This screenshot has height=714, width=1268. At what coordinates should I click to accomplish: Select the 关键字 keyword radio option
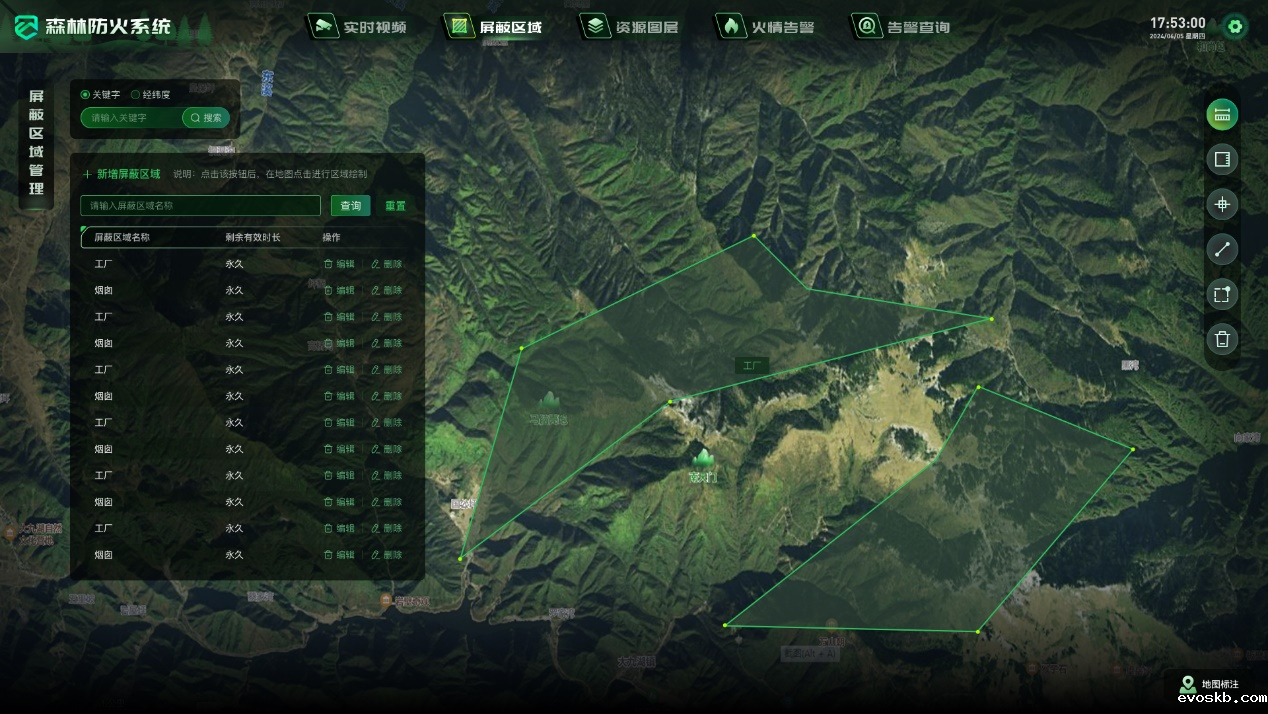86,95
